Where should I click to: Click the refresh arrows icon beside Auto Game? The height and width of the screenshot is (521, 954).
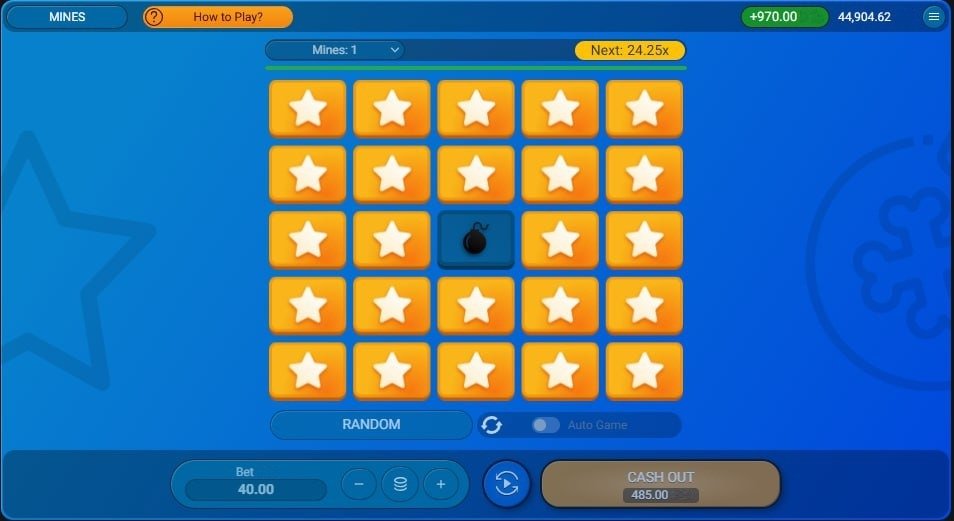(x=491, y=425)
